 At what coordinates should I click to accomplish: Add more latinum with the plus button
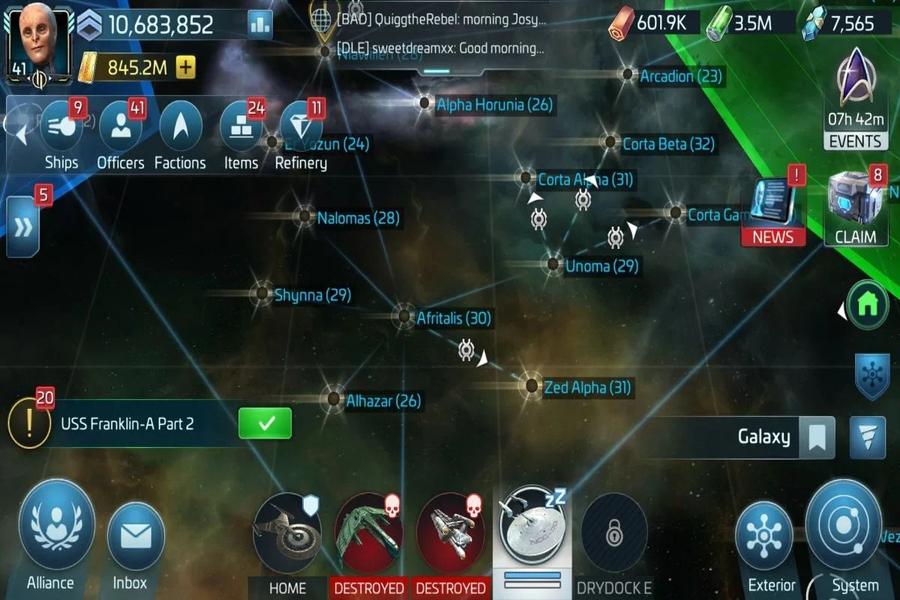click(185, 68)
